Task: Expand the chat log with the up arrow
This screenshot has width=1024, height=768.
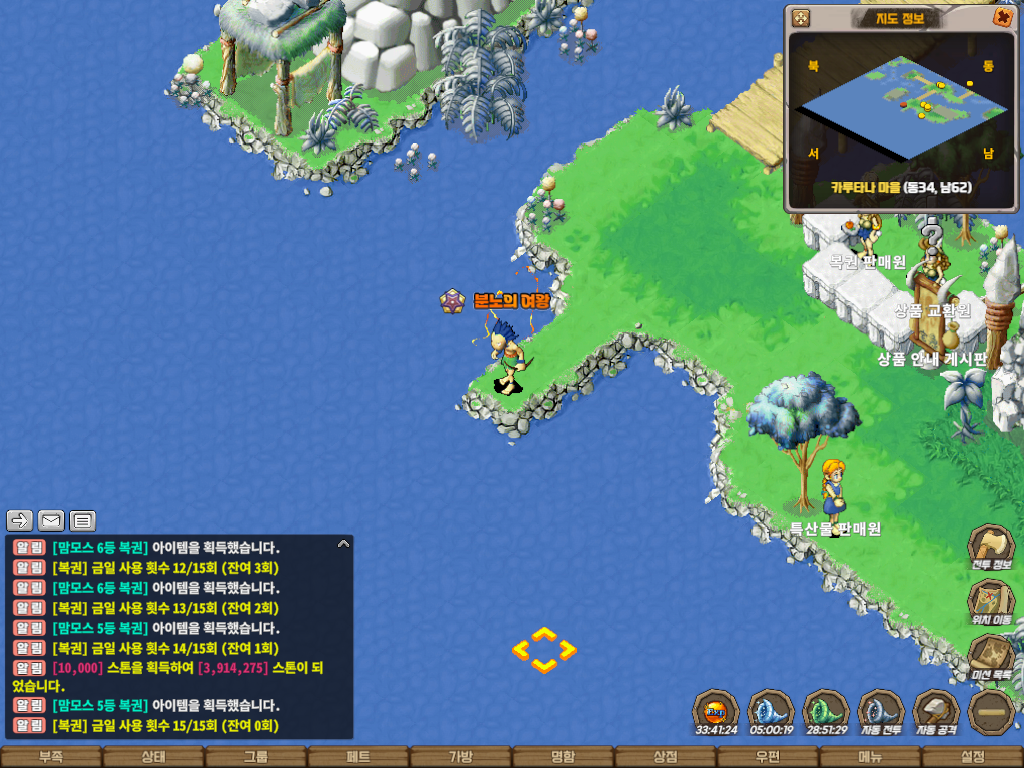Action: click(343, 544)
